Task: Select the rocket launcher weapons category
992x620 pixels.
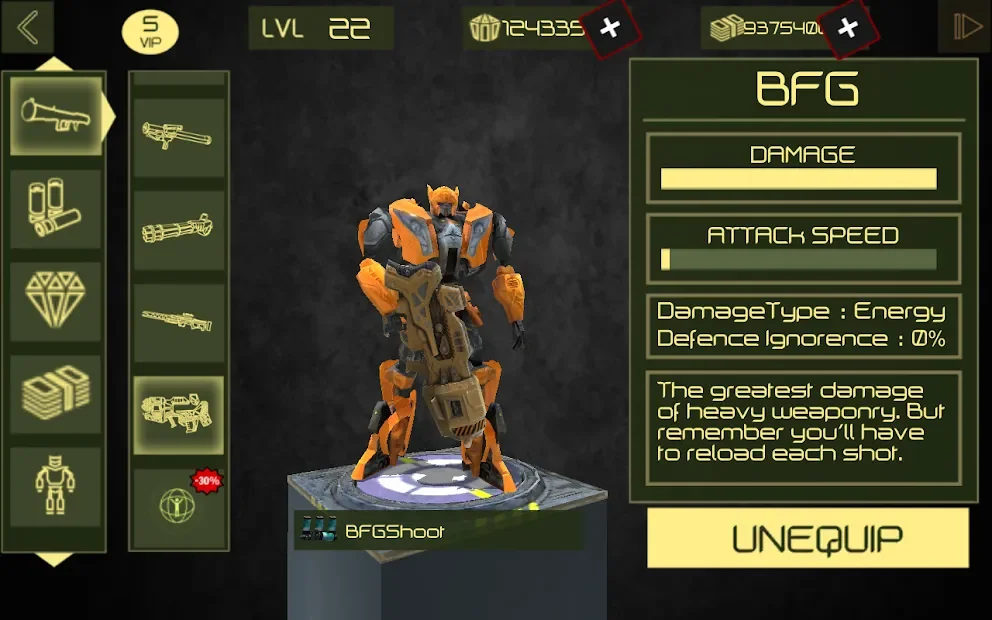Action: tap(56, 116)
